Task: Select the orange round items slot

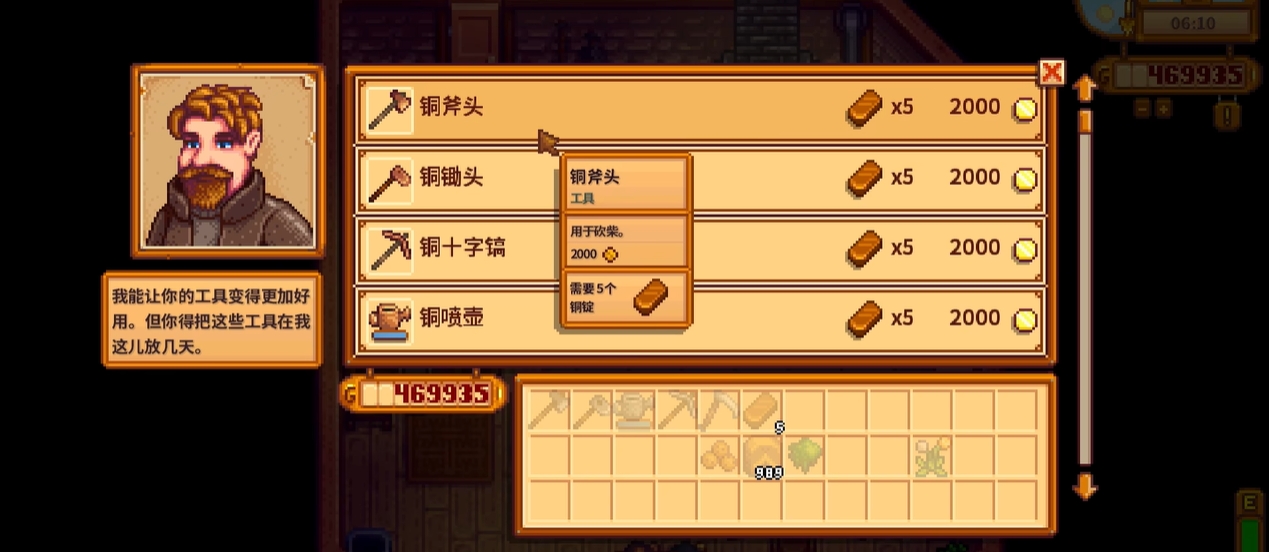Action: 717,456
